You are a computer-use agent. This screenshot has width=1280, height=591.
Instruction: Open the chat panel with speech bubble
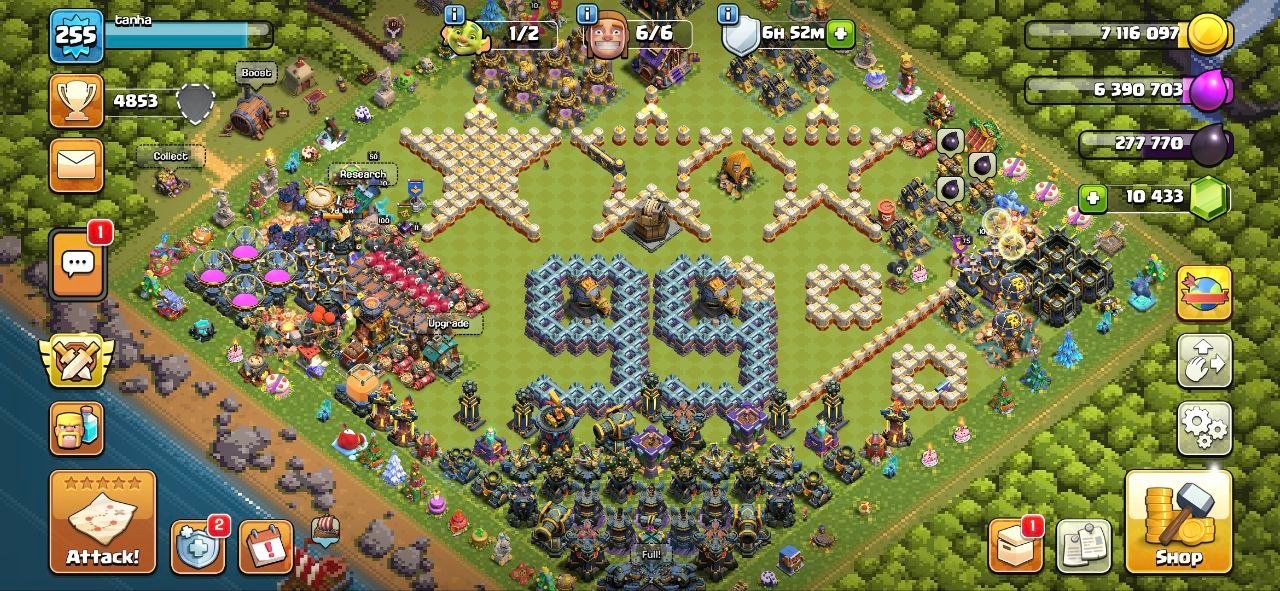77,265
